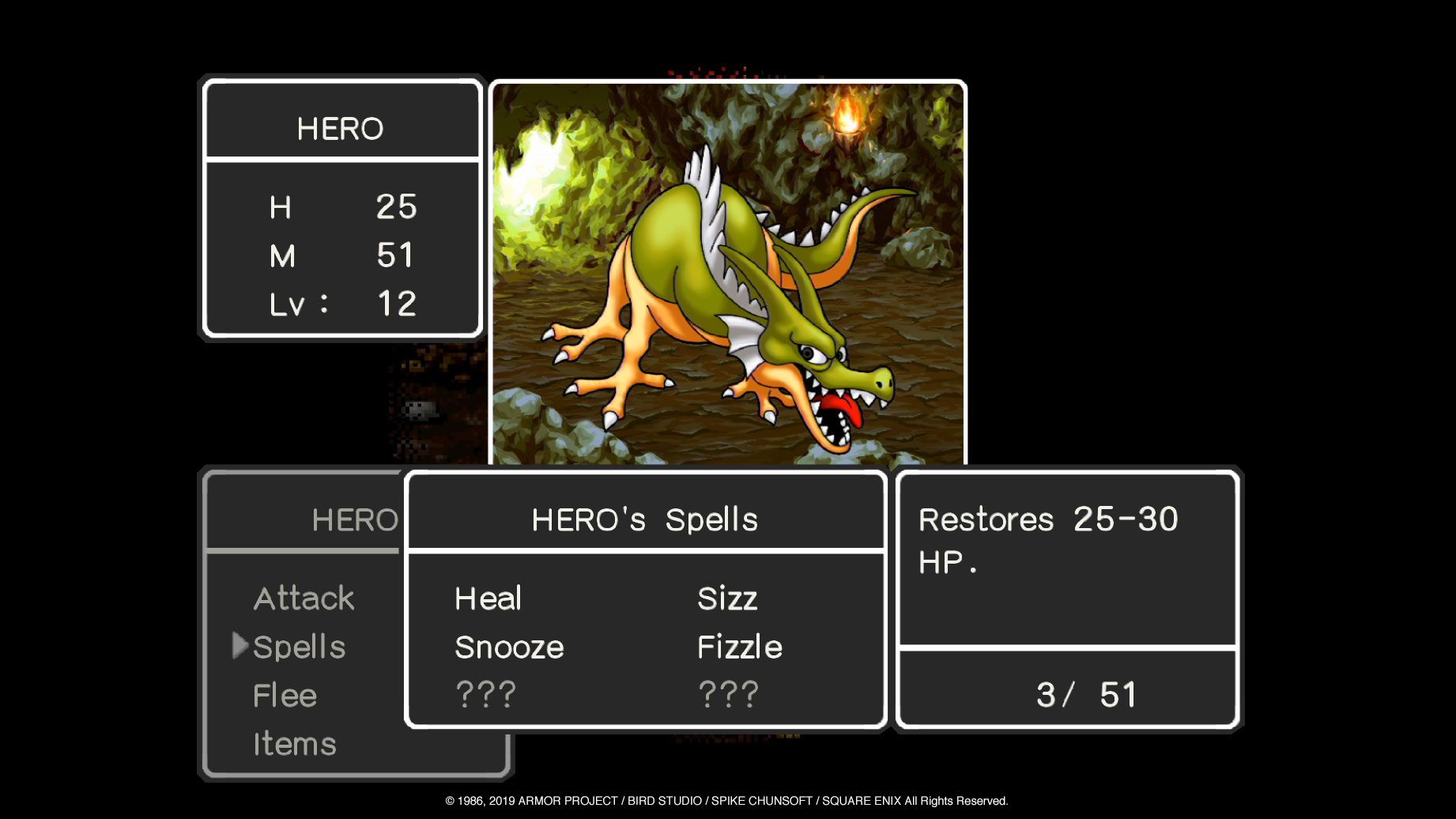Pick the Flee command
Viewport: 1456px width, 819px height.
285,696
